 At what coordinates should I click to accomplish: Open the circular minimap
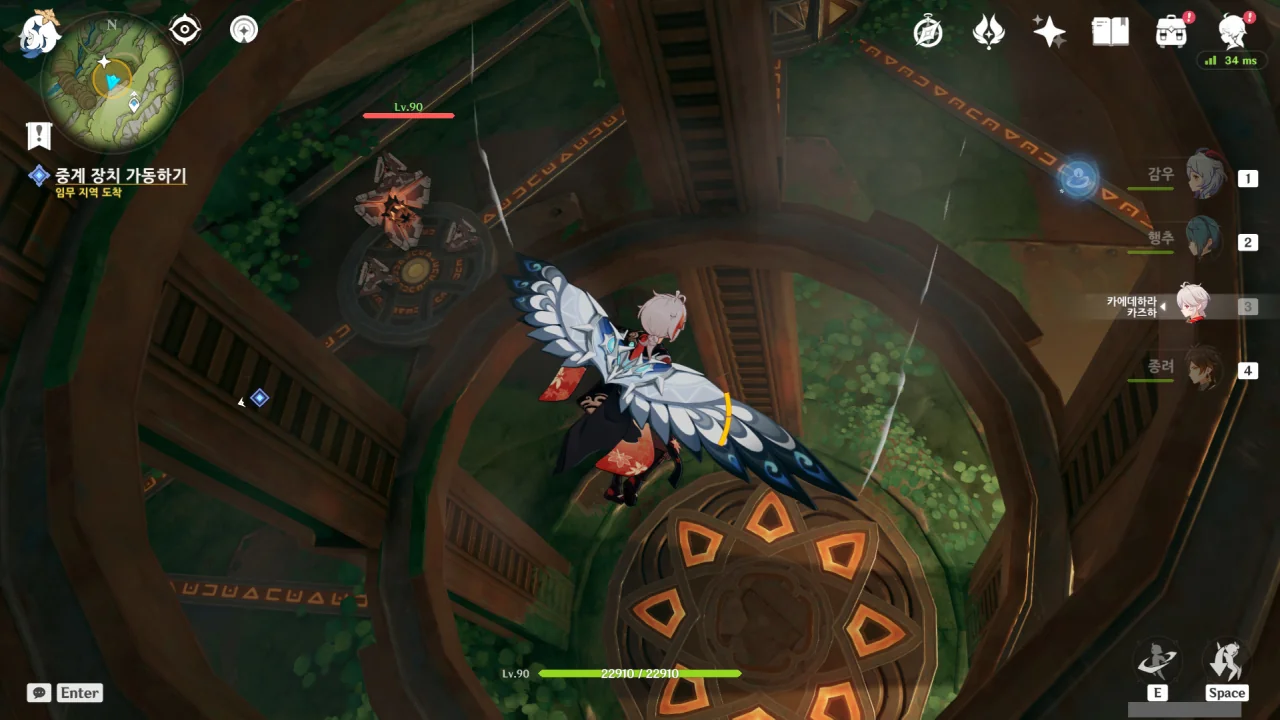coord(111,81)
